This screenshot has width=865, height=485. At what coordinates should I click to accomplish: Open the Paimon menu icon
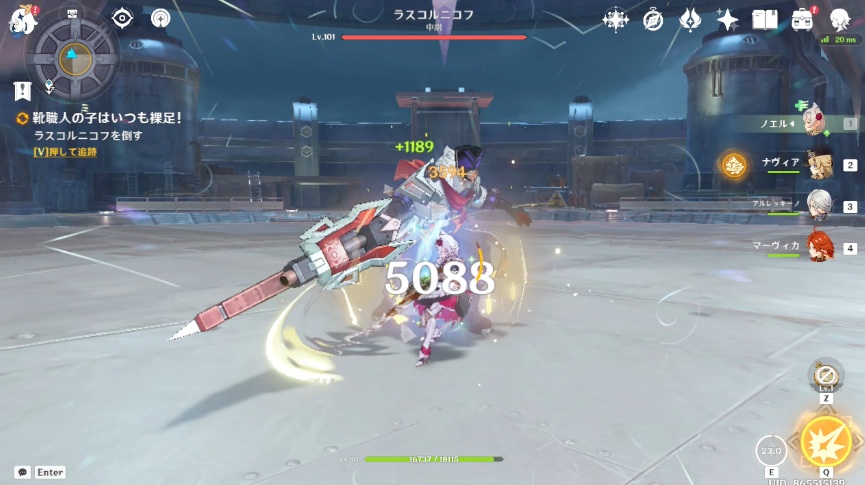click(x=22, y=19)
